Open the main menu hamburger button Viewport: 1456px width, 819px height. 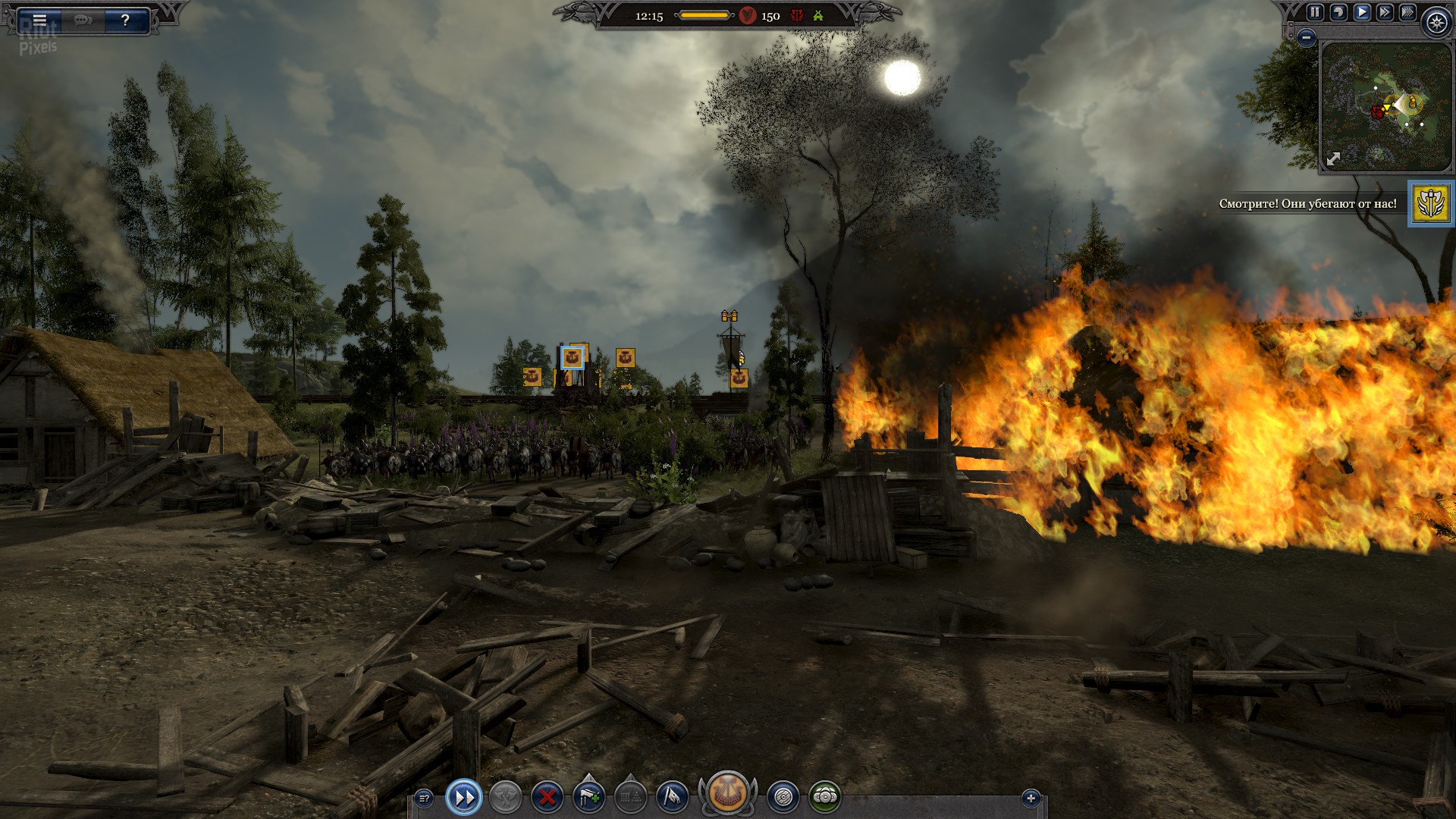39,20
